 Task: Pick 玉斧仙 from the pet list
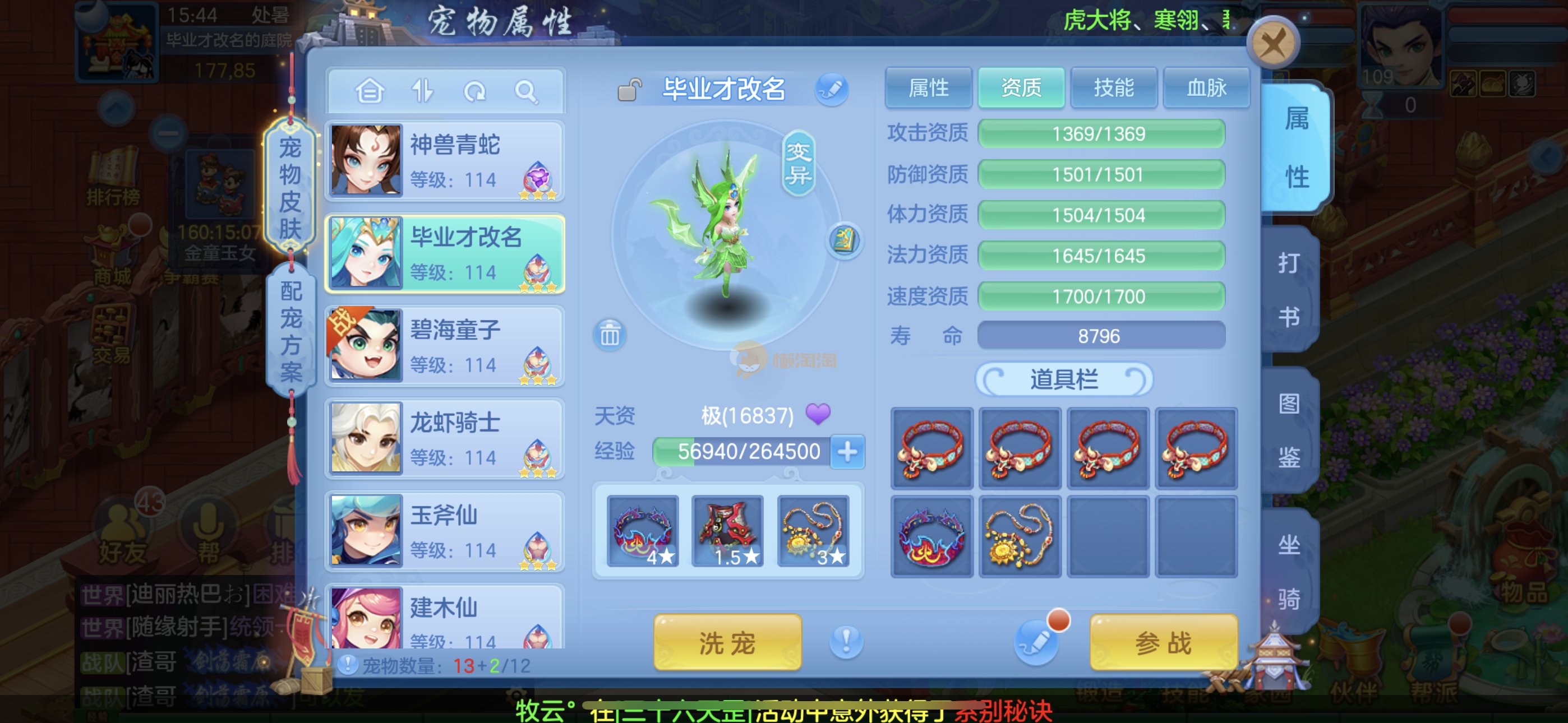[x=445, y=531]
